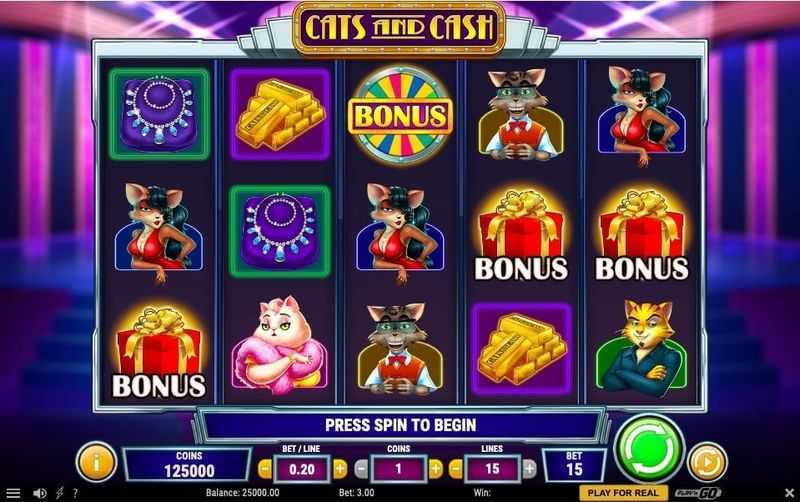
Task: Increase the Bet / Line value
Action: pos(340,466)
